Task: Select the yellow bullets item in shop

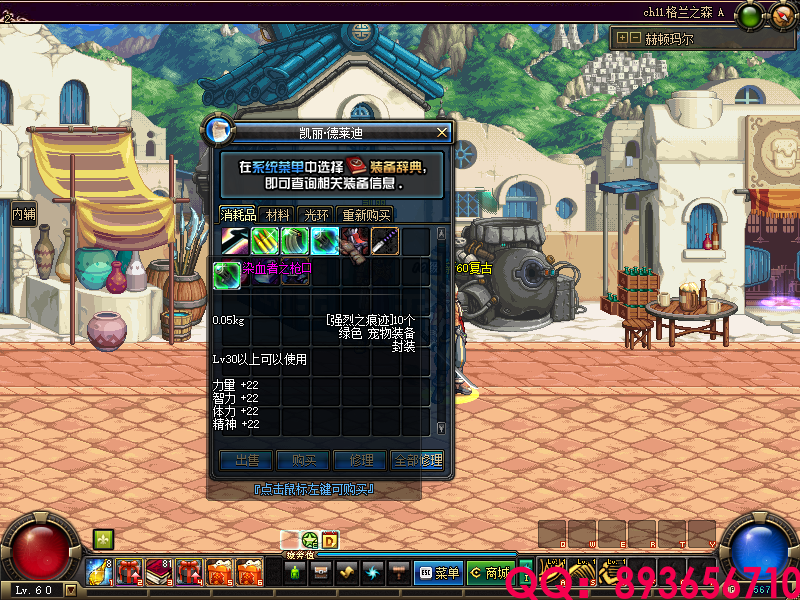Action: 264,241
